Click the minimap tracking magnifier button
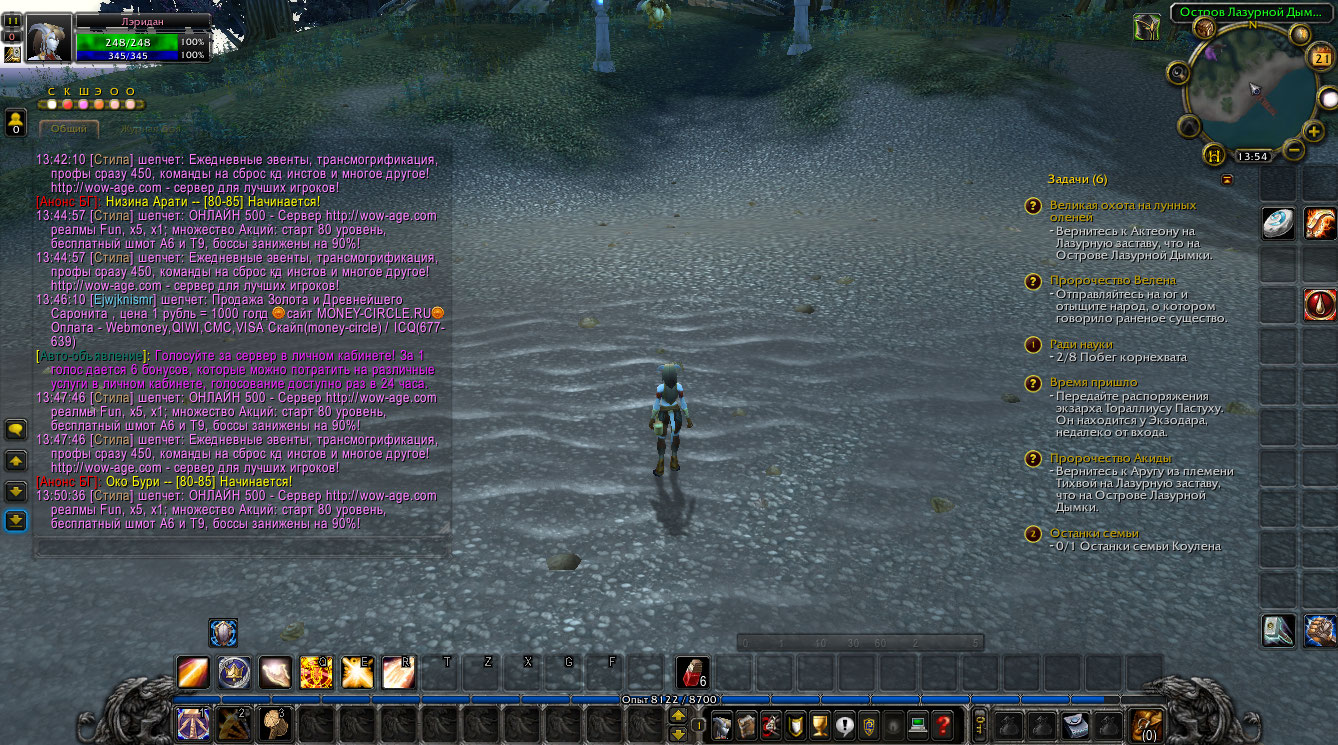The height and width of the screenshot is (745, 1338). point(1178,72)
